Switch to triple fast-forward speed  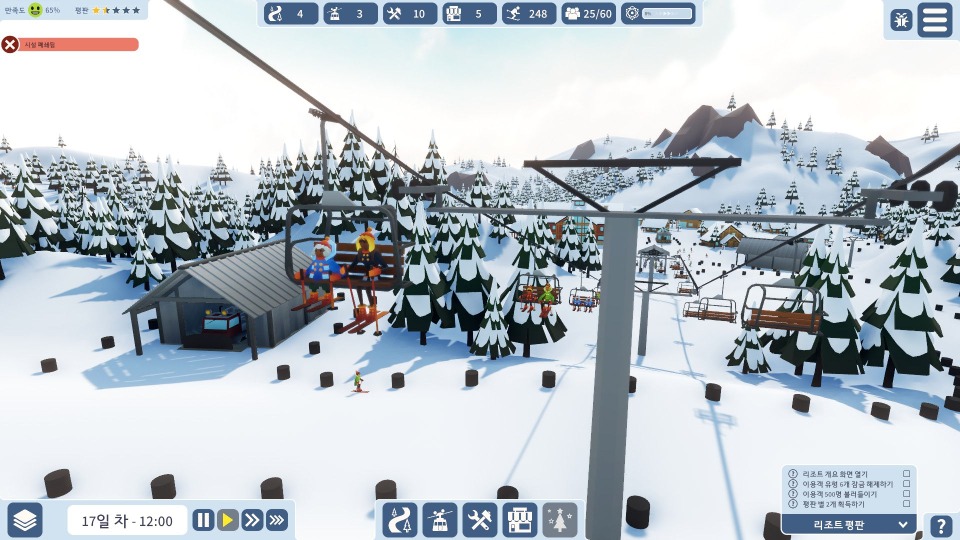coord(277,520)
